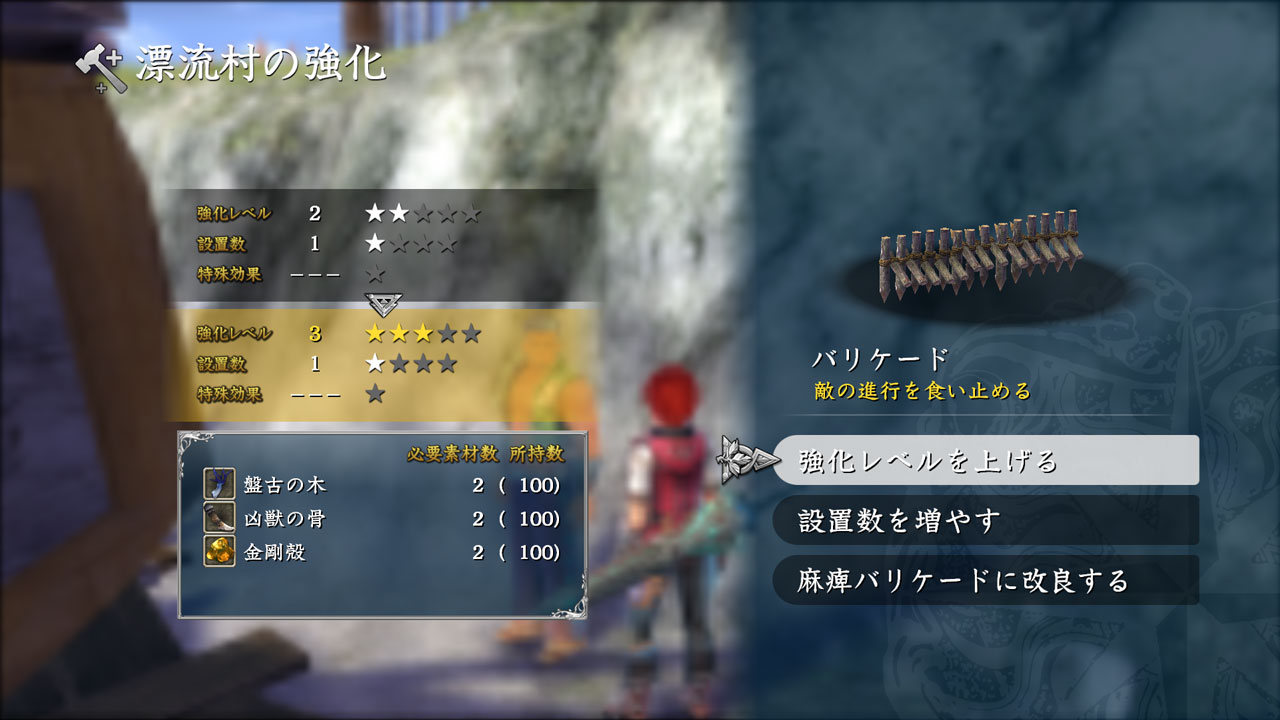Click the 盤古の木 material row
The width and height of the screenshot is (1280, 720).
[382, 486]
